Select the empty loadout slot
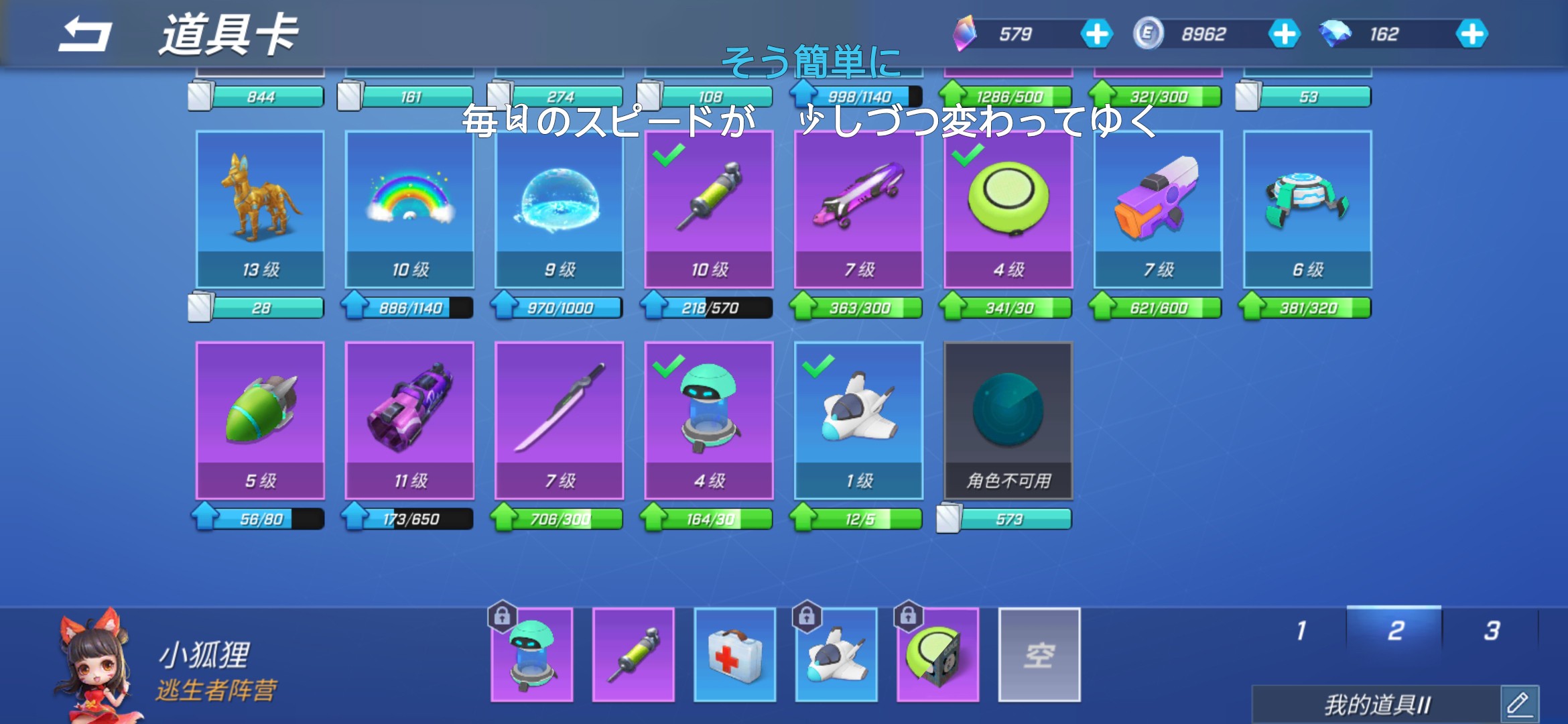Screen dimensions: 1568x724 [1039, 654]
